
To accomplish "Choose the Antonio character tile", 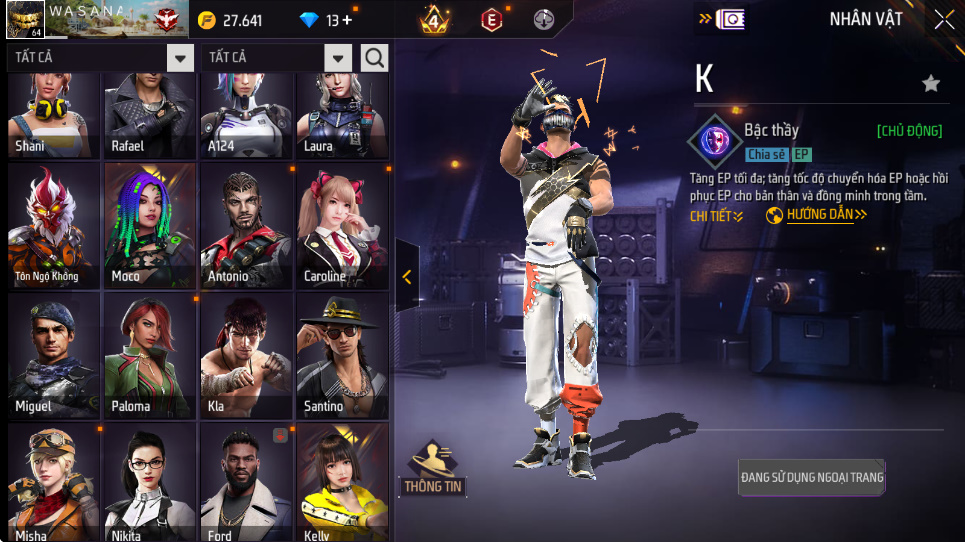I will [245, 224].
